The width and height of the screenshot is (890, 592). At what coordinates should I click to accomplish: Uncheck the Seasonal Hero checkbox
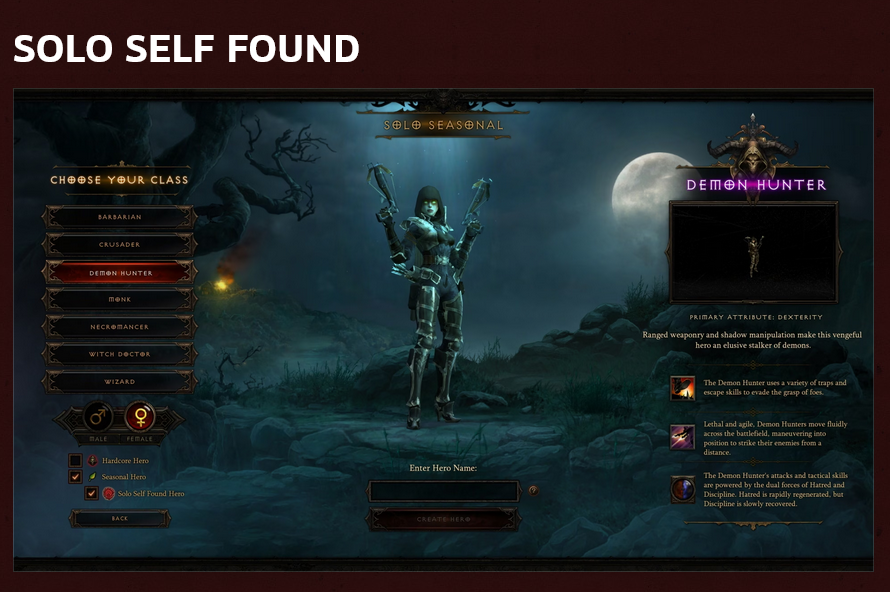75,477
